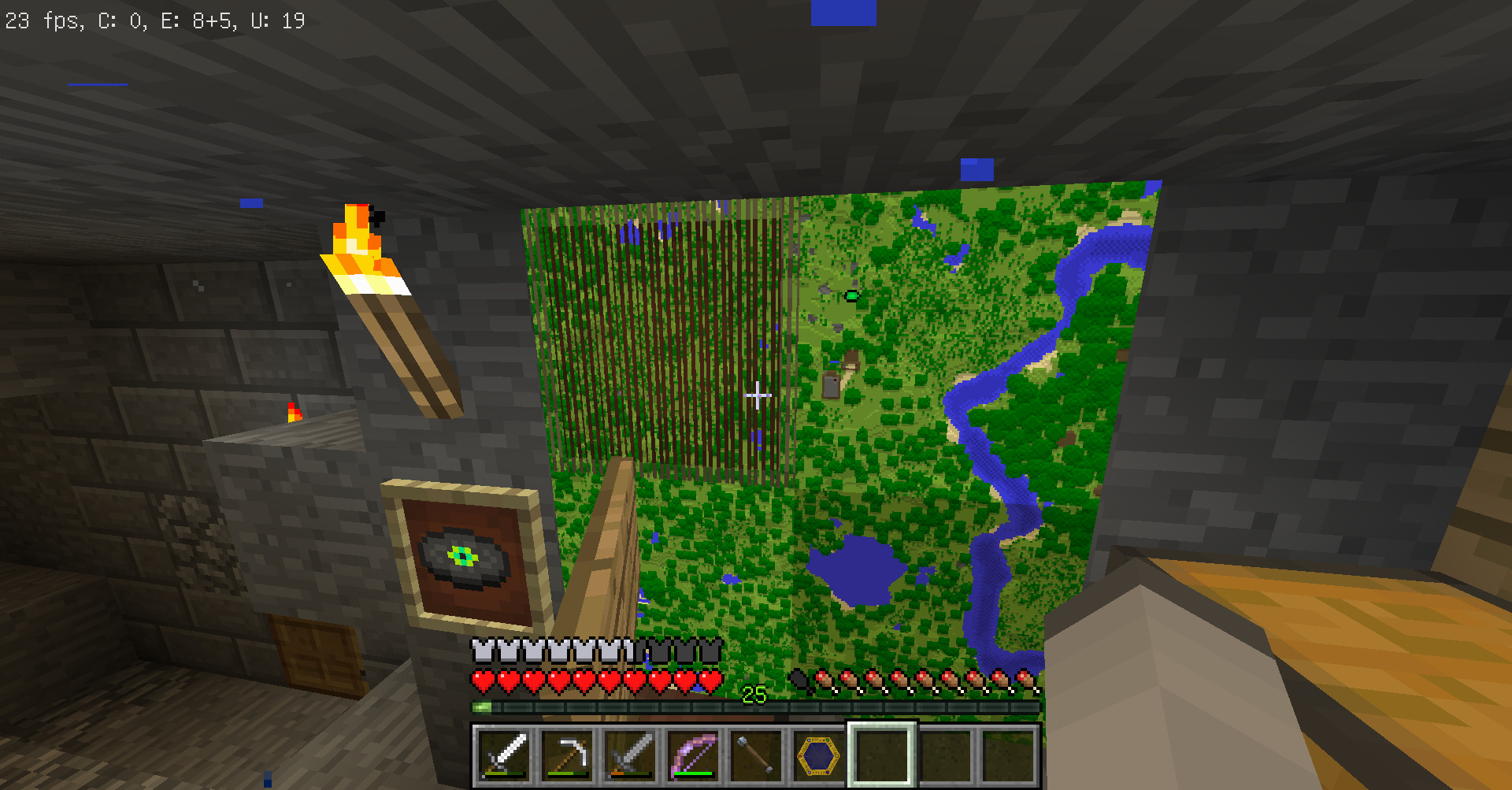The image size is (1512, 790).
Task: Click the highlighted empty hotbar slot
Action: (882, 755)
